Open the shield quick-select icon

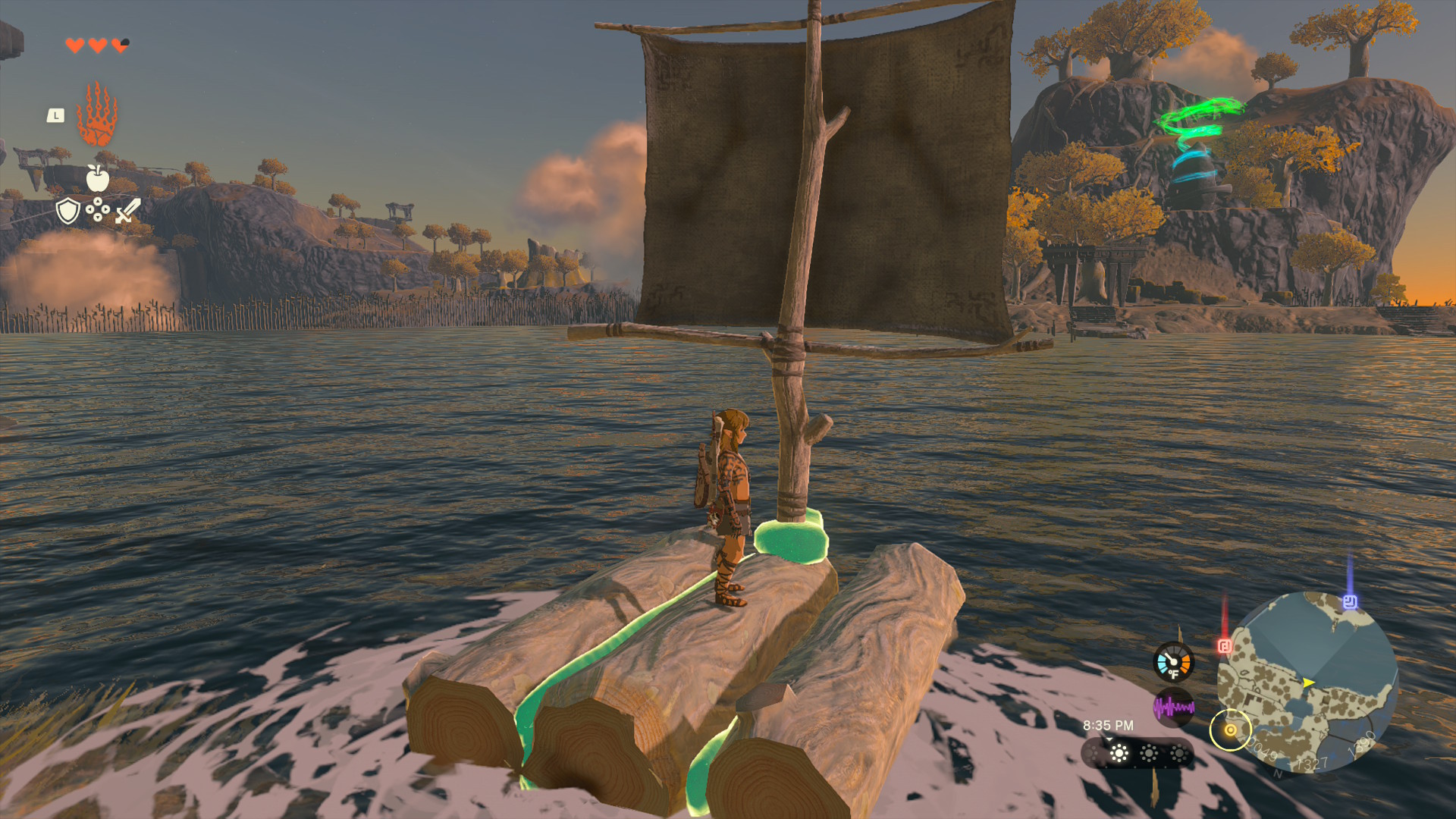click(68, 211)
